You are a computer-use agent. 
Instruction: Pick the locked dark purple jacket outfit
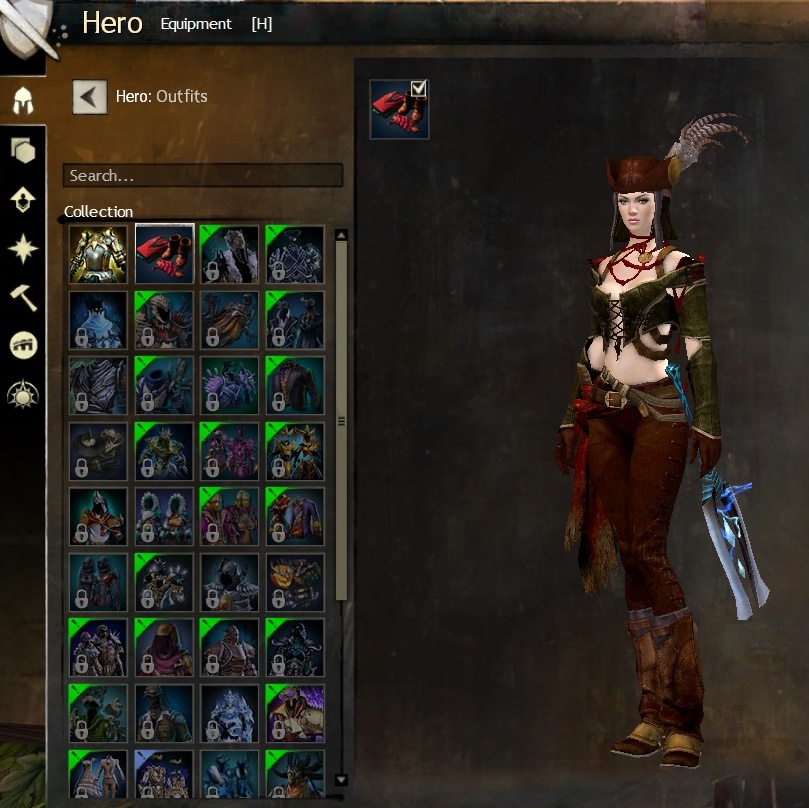[x=295, y=386]
